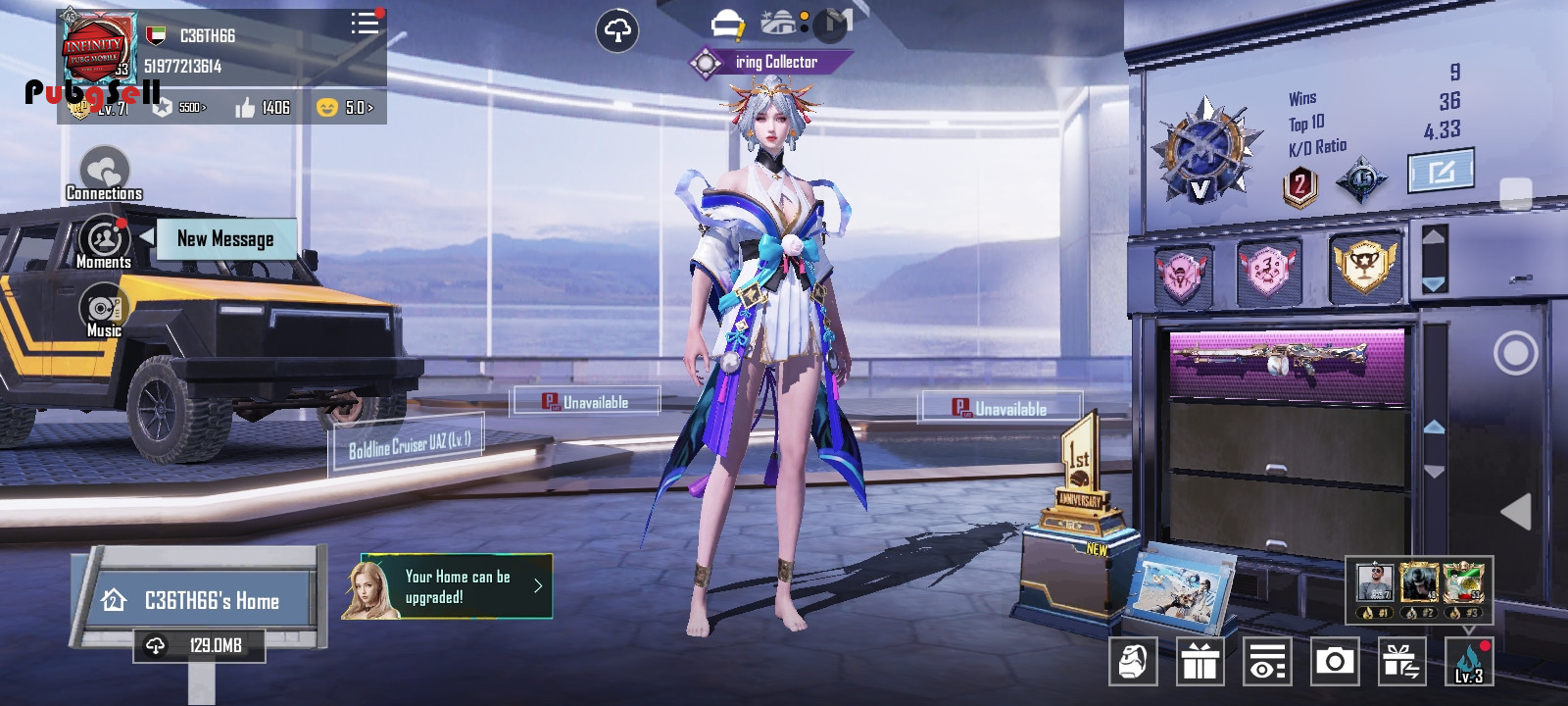
Task: Tap the thumbs-up likes counter
Action: click(x=263, y=107)
